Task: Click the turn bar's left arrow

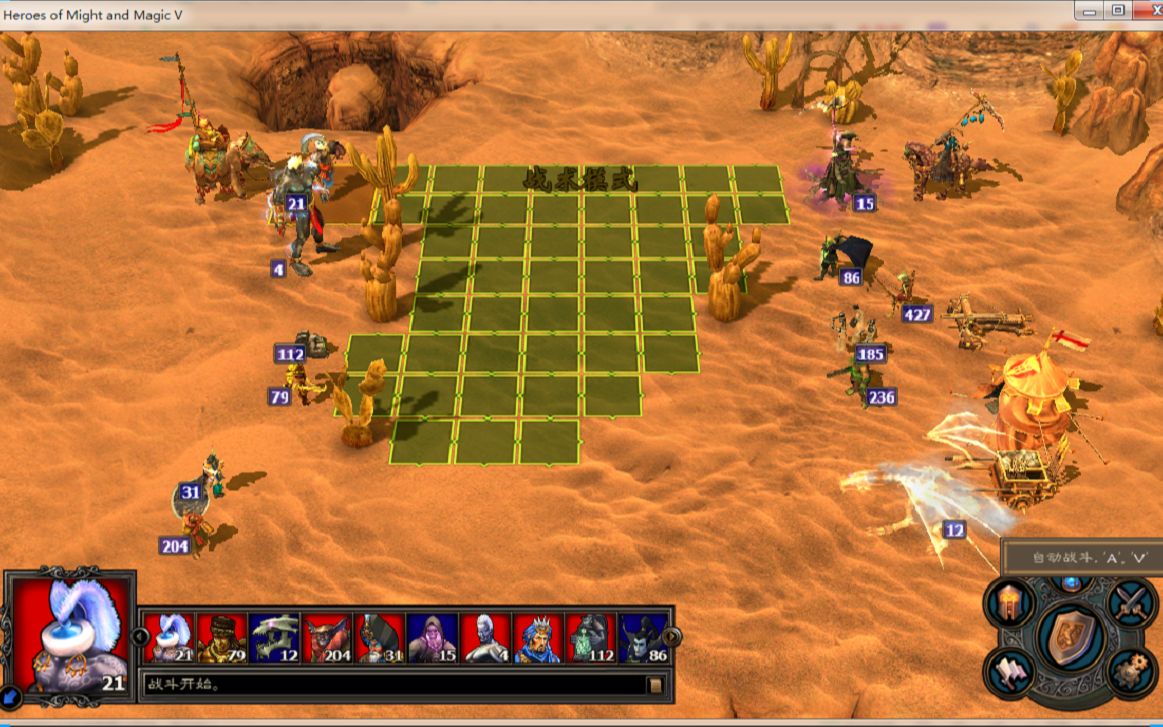Action: [x=139, y=636]
